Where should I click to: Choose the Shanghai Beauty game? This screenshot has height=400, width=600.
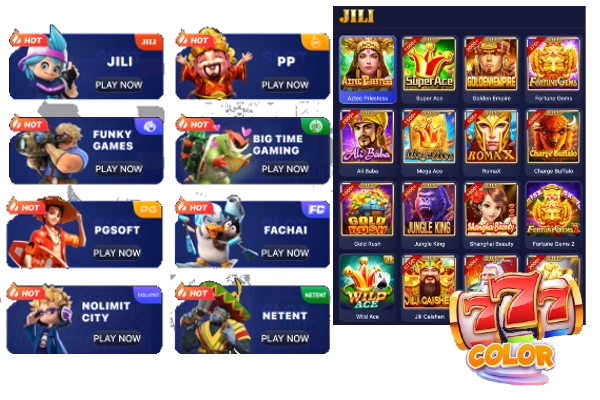click(490, 210)
